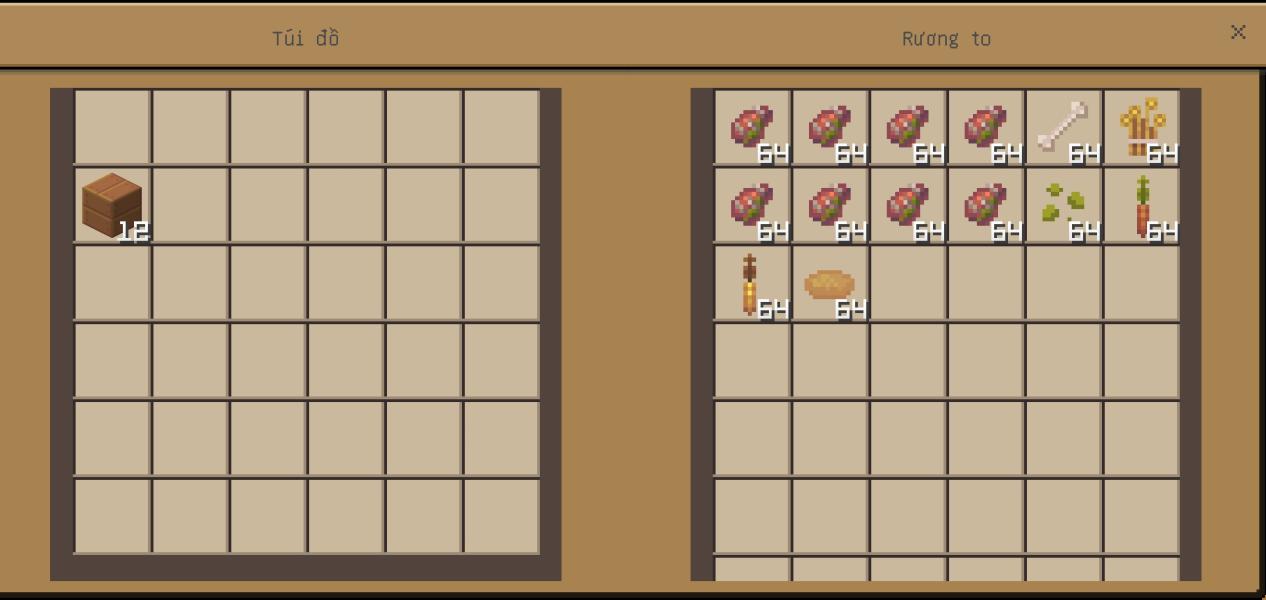
Task: Take the orange carrot stack
Action: [1142, 205]
